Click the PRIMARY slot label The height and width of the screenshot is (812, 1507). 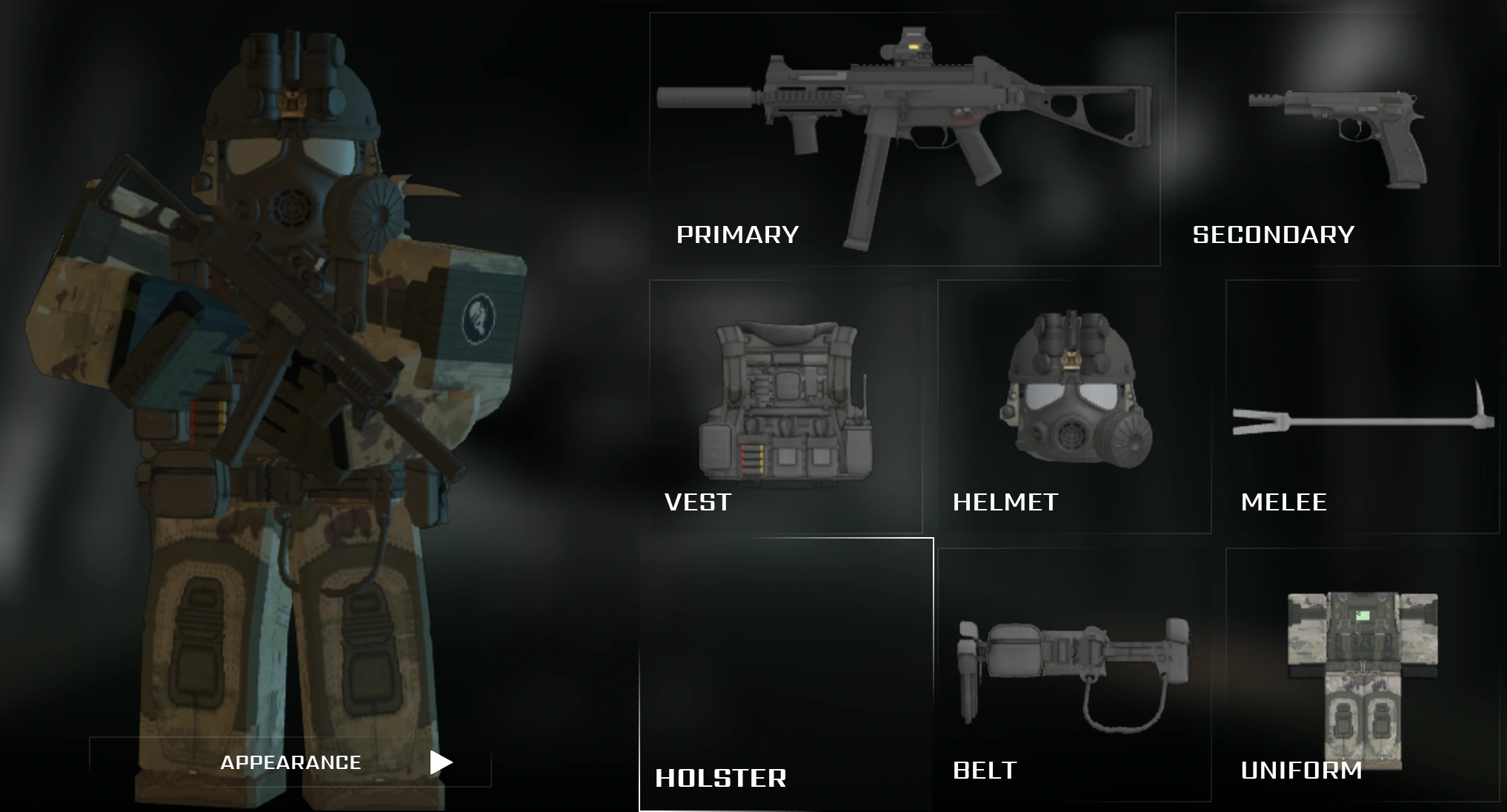coord(739,235)
